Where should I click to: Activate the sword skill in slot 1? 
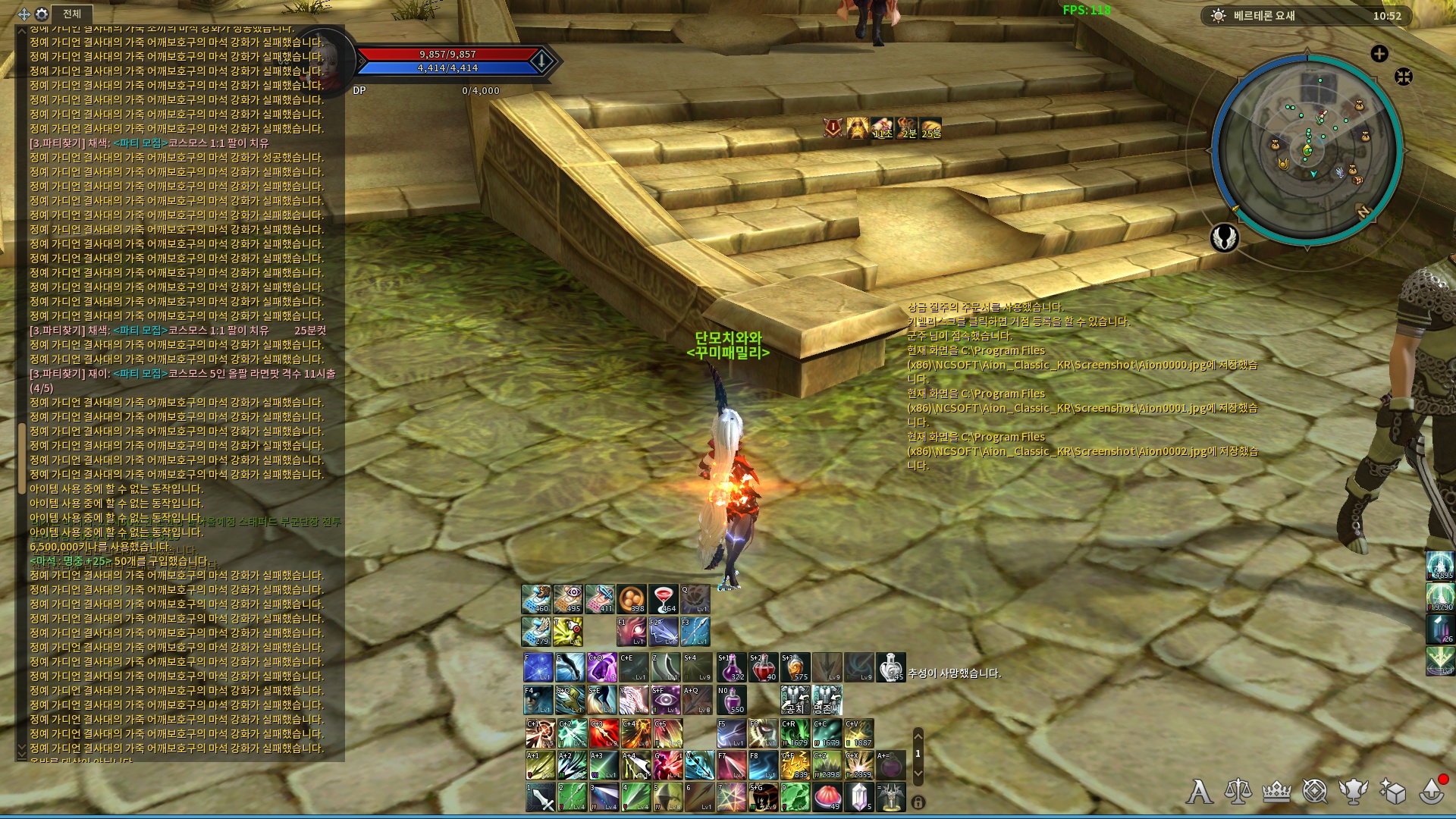(541, 797)
